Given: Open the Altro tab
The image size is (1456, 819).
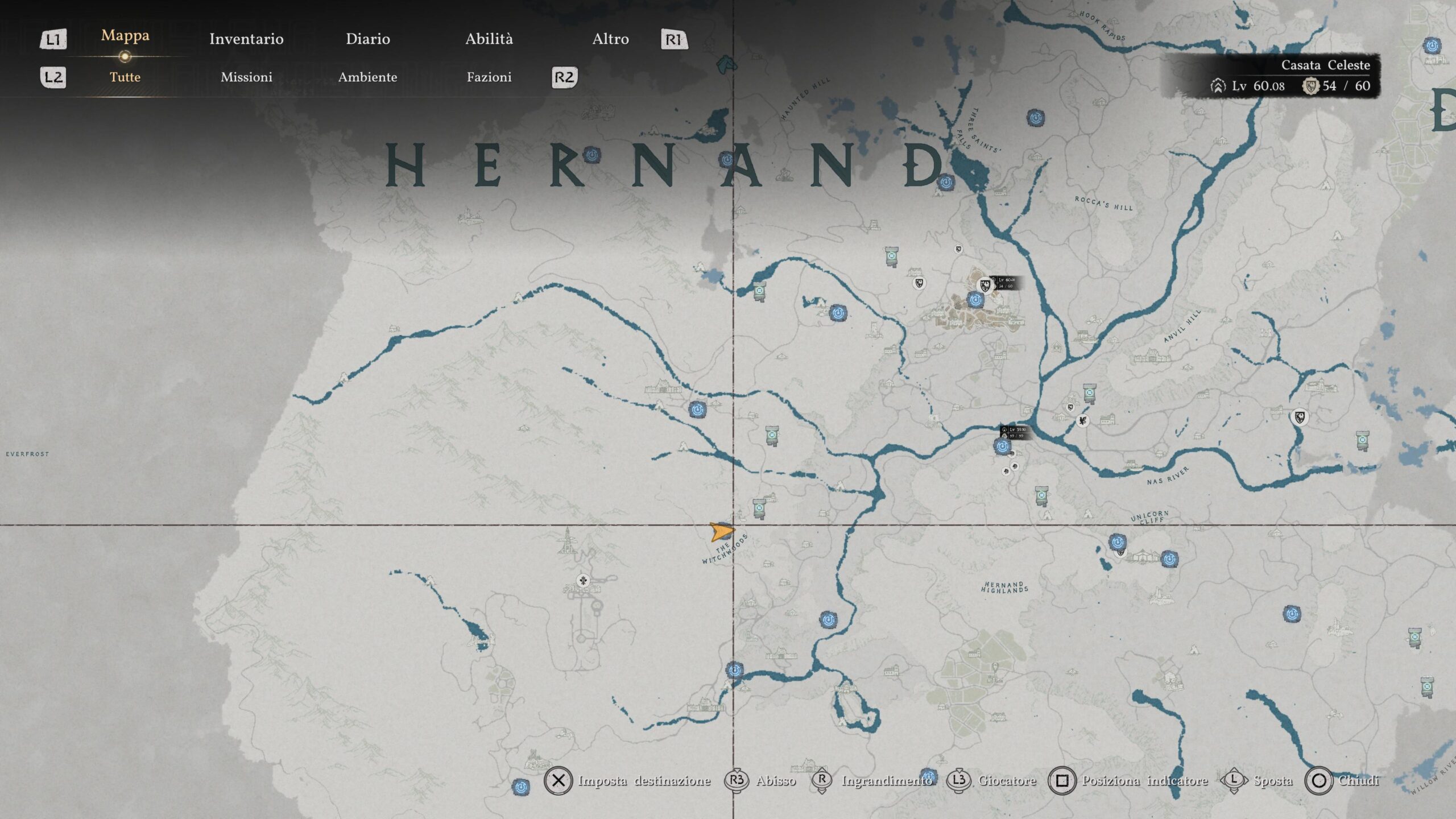Looking at the screenshot, I should point(610,39).
